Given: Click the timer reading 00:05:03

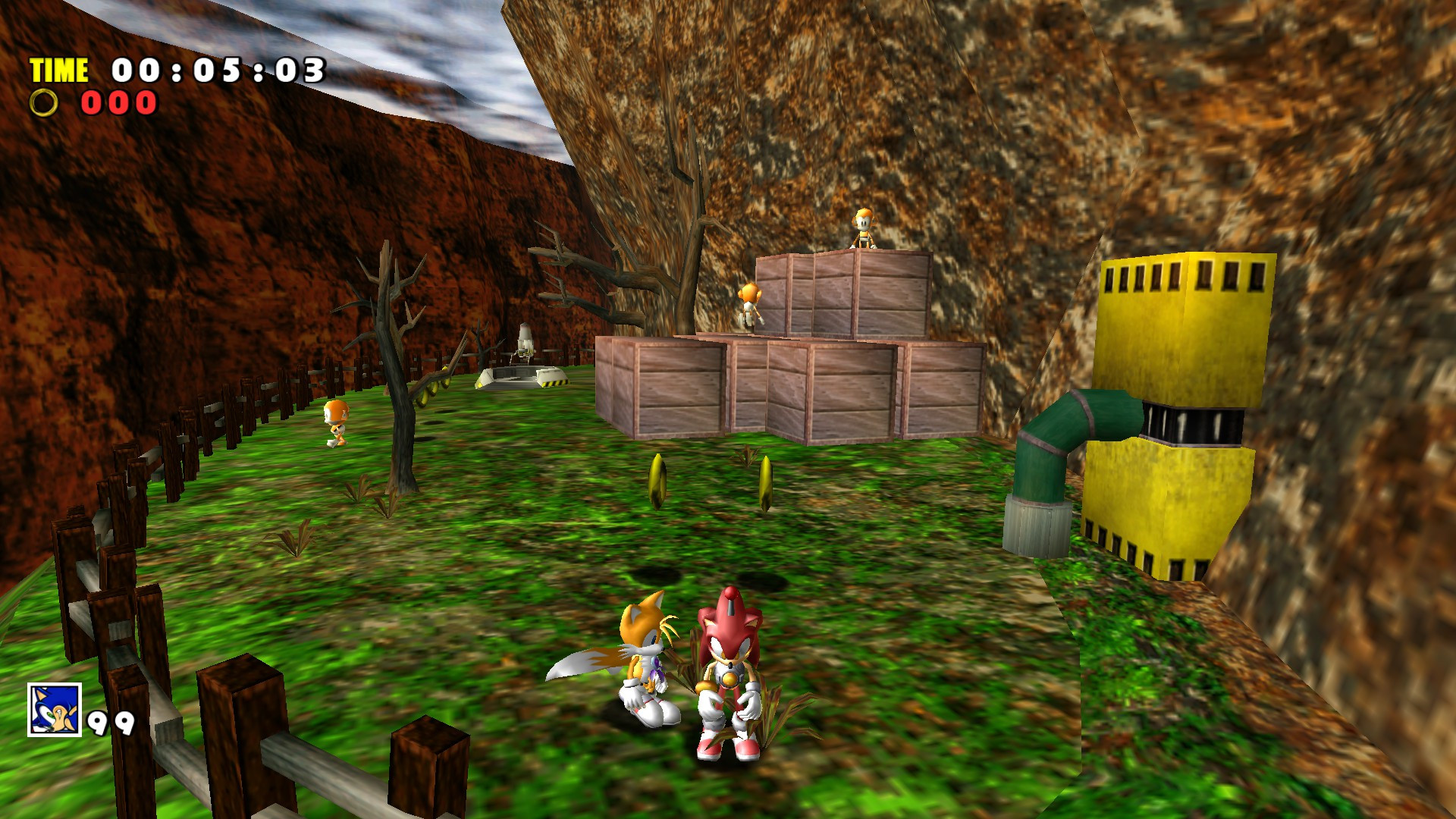Looking at the screenshot, I should tap(218, 71).
